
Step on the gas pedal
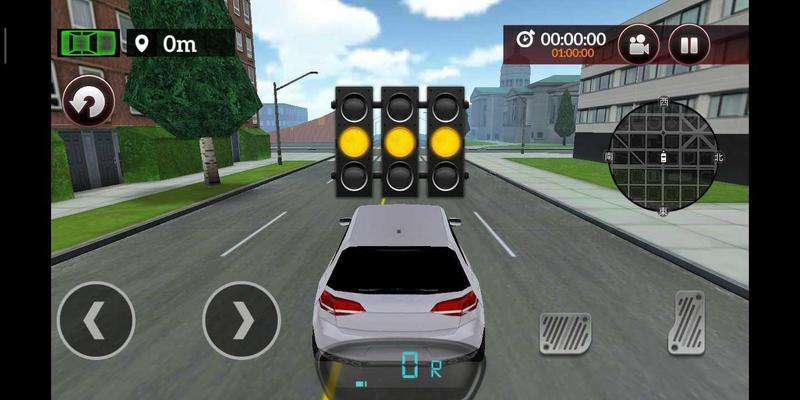(687, 322)
